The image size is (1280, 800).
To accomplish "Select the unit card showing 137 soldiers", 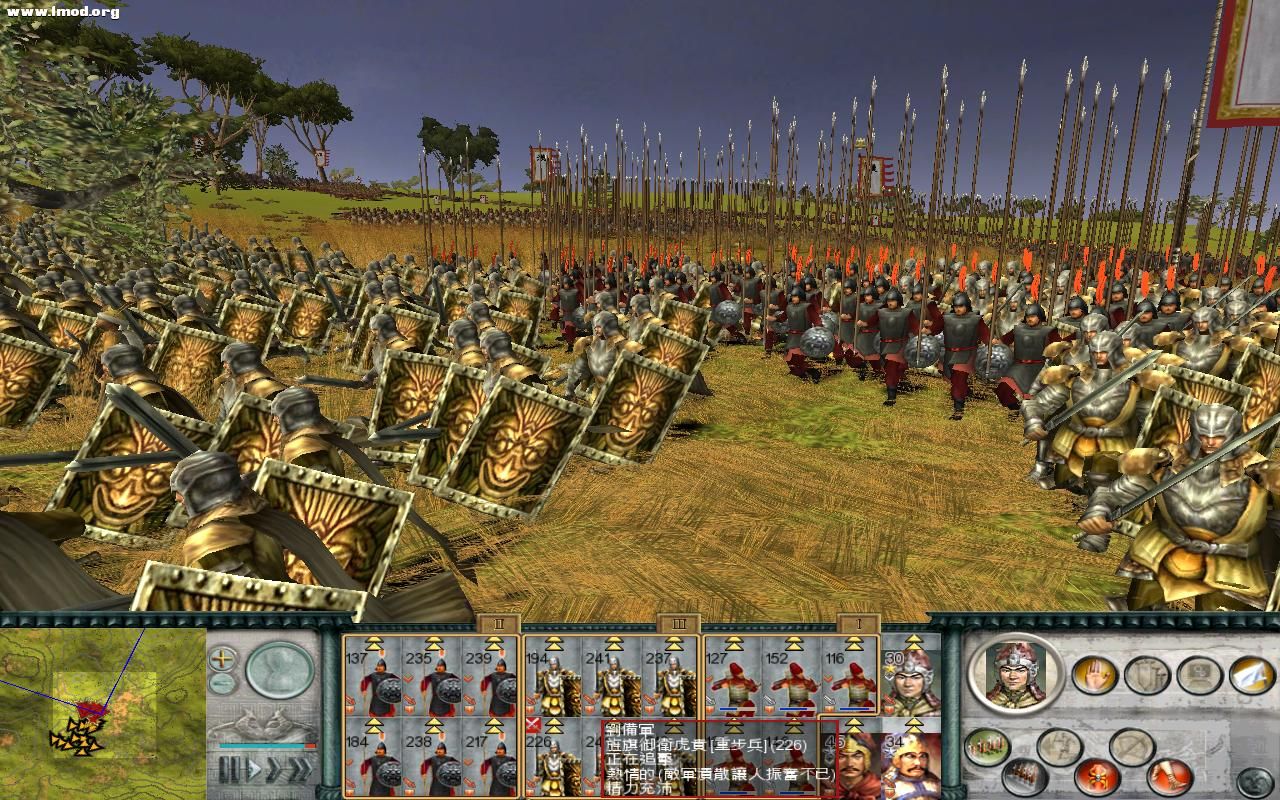I will pyautogui.click(x=370, y=680).
